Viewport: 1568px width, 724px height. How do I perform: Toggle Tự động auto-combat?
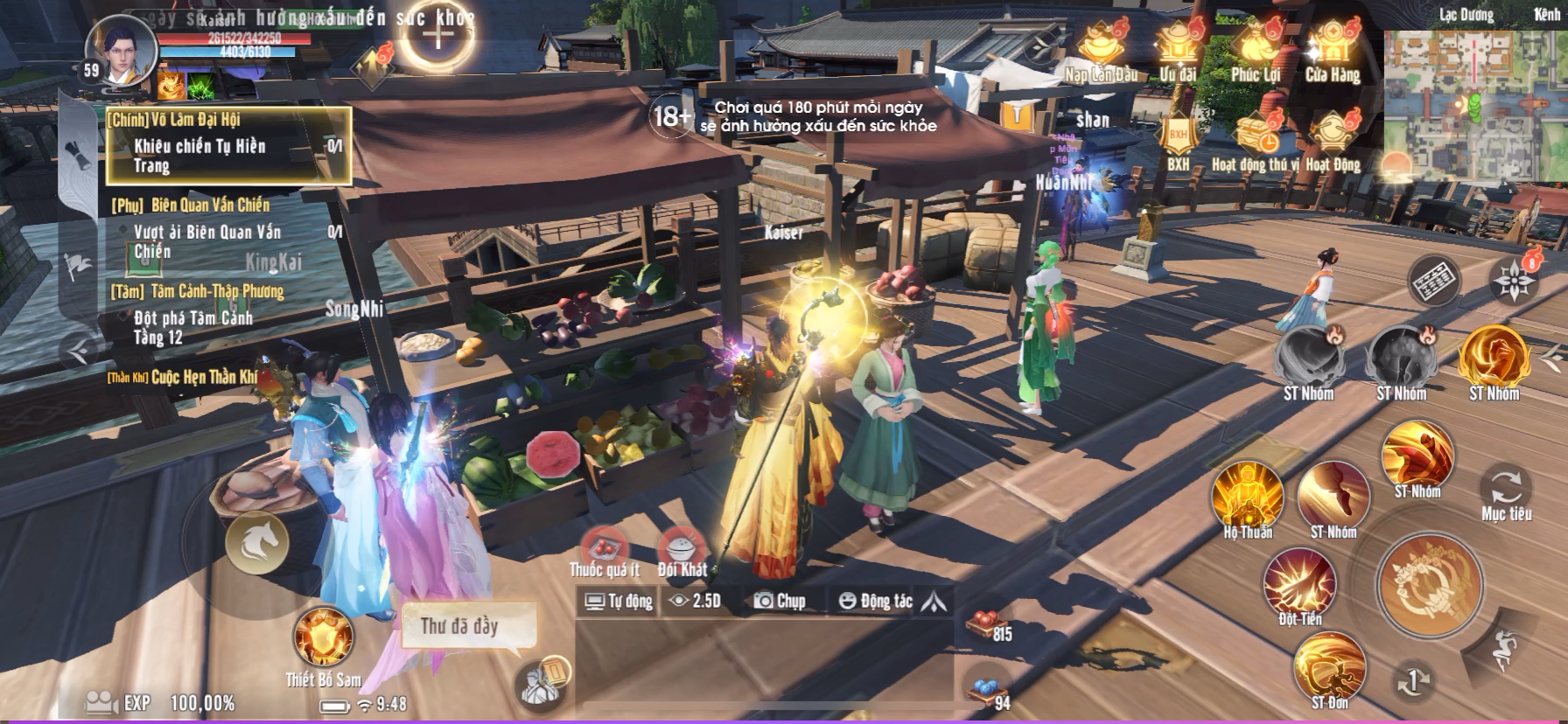[619, 601]
